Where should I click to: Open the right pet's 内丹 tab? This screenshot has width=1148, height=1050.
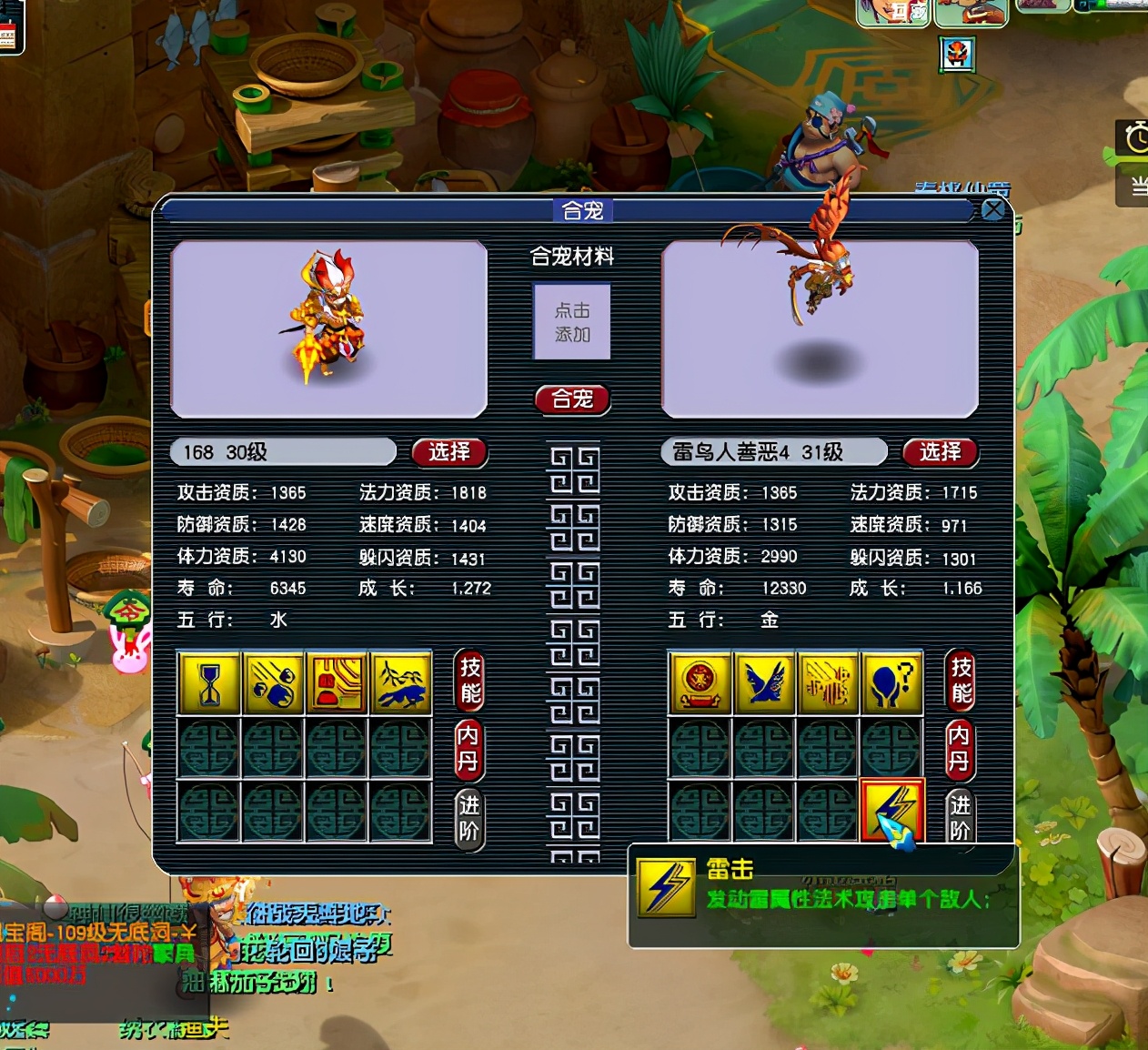point(960,748)
